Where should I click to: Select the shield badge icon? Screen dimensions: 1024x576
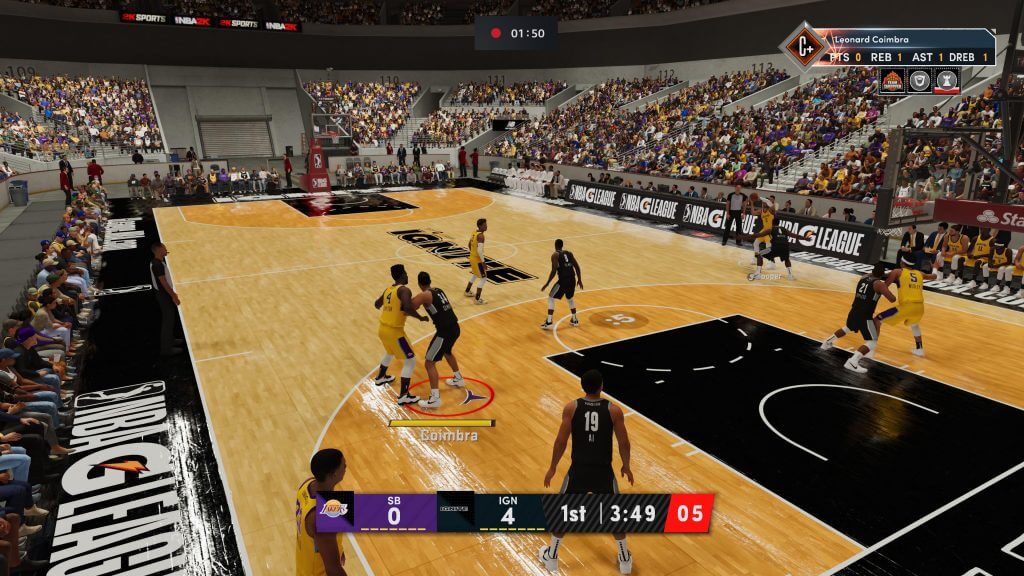(x=919, y=81)
